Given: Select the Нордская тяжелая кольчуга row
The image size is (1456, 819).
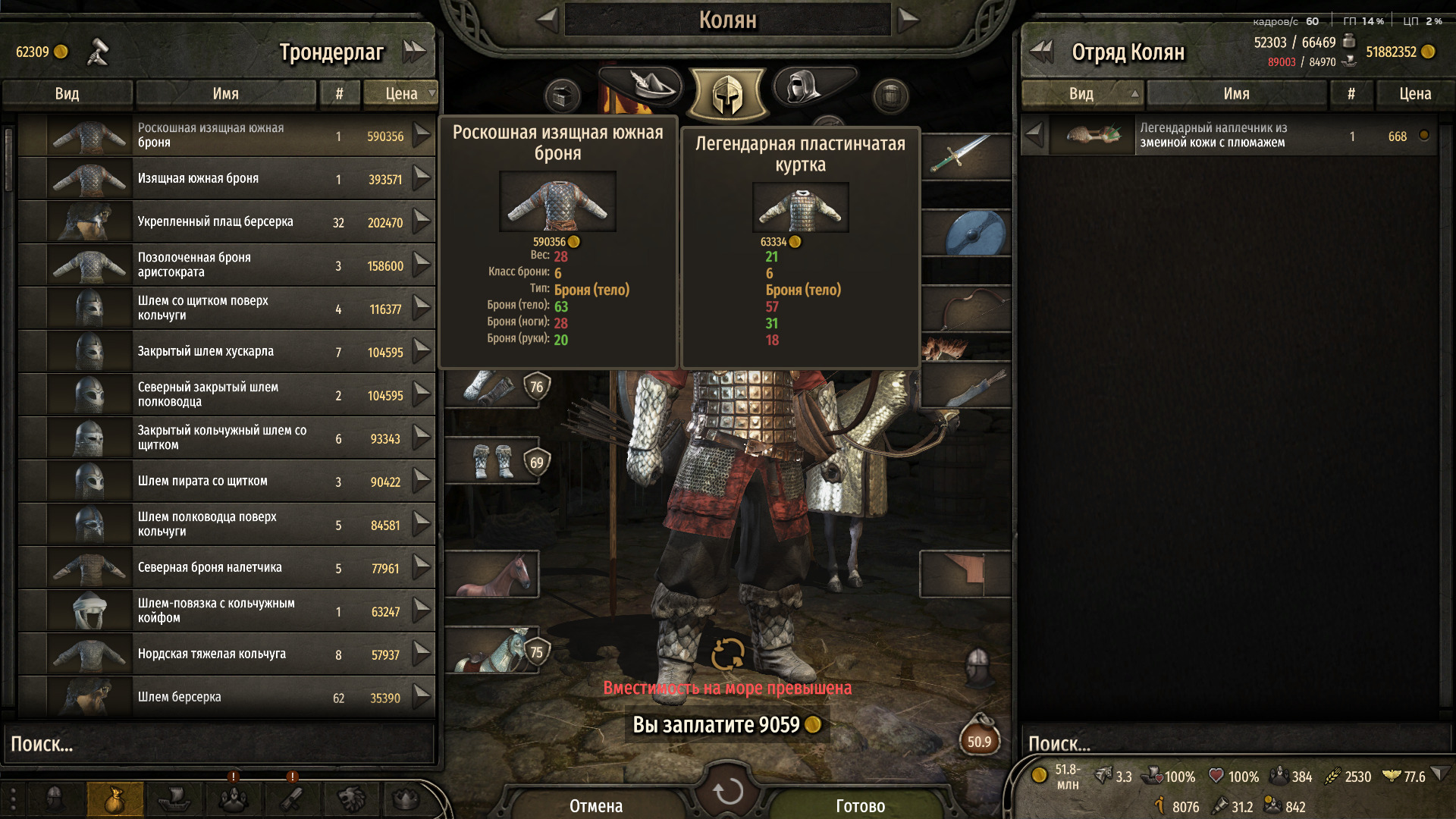Looking at the screenshot, I should point(226,654).
